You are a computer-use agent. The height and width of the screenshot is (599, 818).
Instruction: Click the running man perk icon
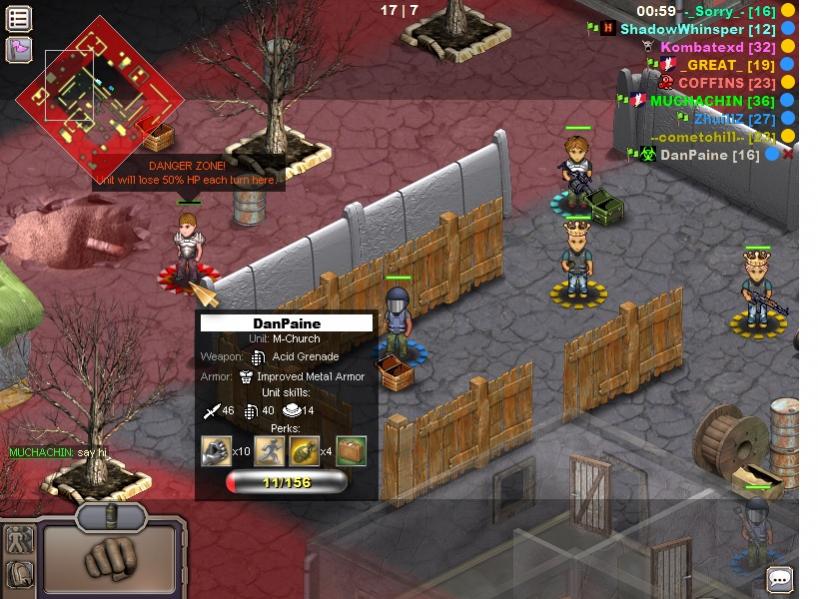270,451
